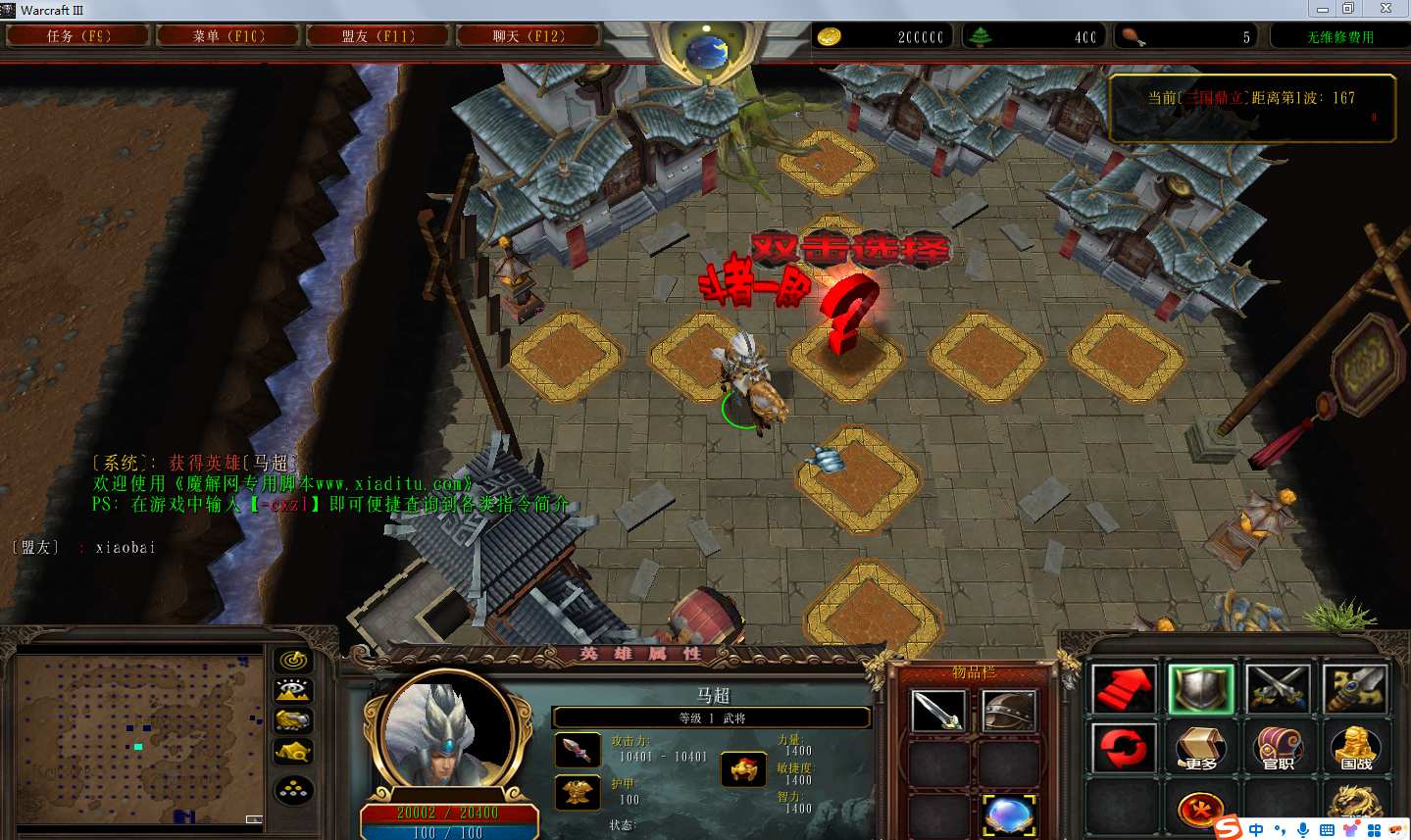Open the 官职 official rank menu
This screenshot has height=840, width=1411.
(1279, 748)
